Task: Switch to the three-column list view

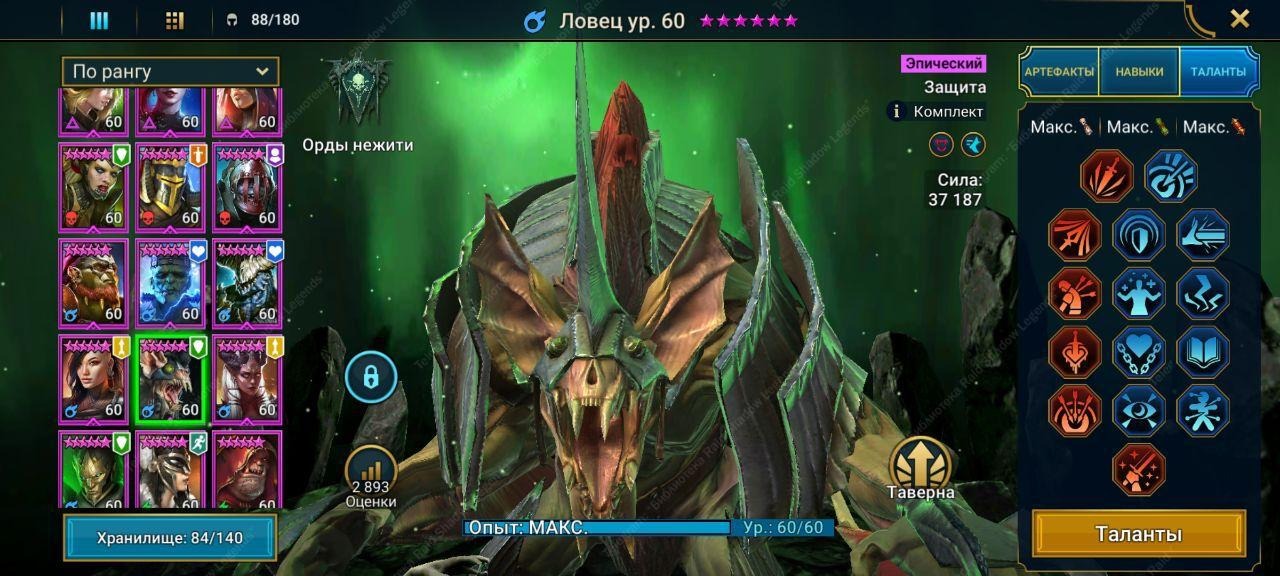Action: click(x=99, y=20)
